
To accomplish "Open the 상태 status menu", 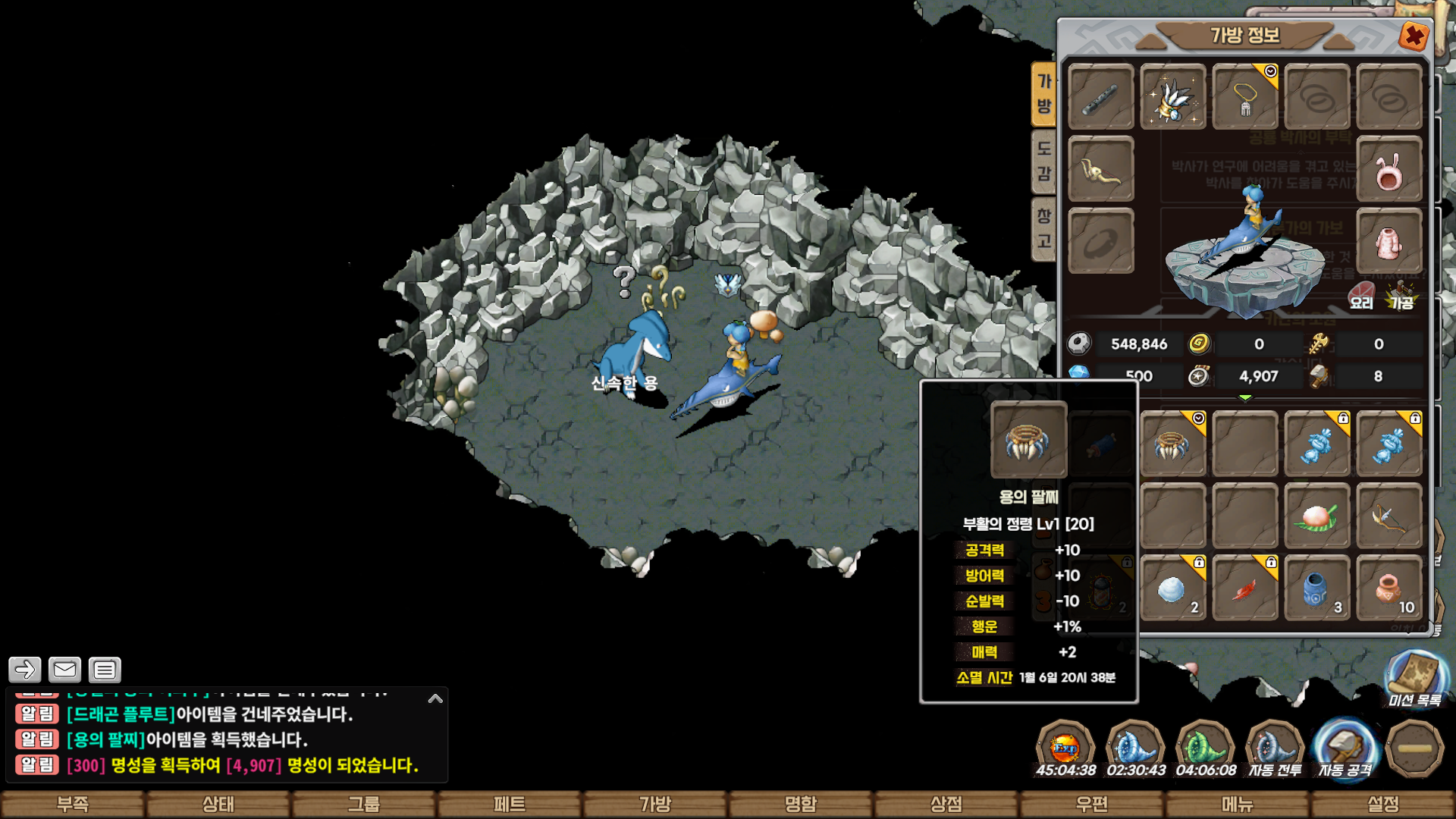I will coord(218,804).
